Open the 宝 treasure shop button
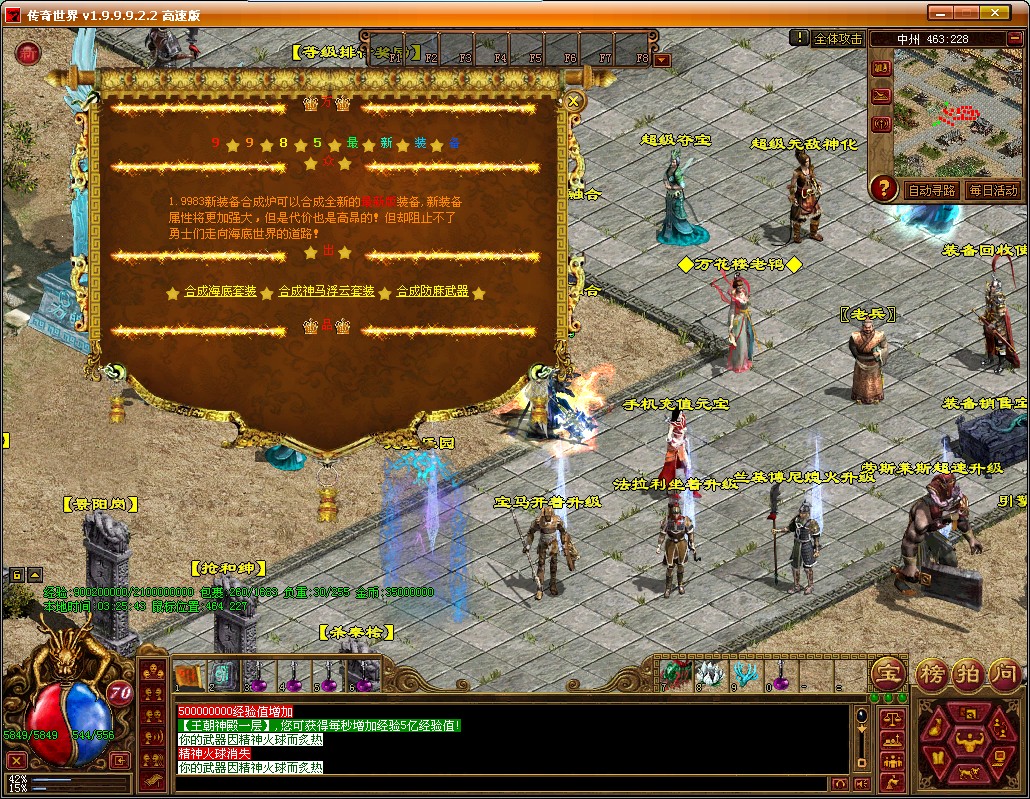The width and height of the screenshot is (1030, 799). tap(888, 674)
